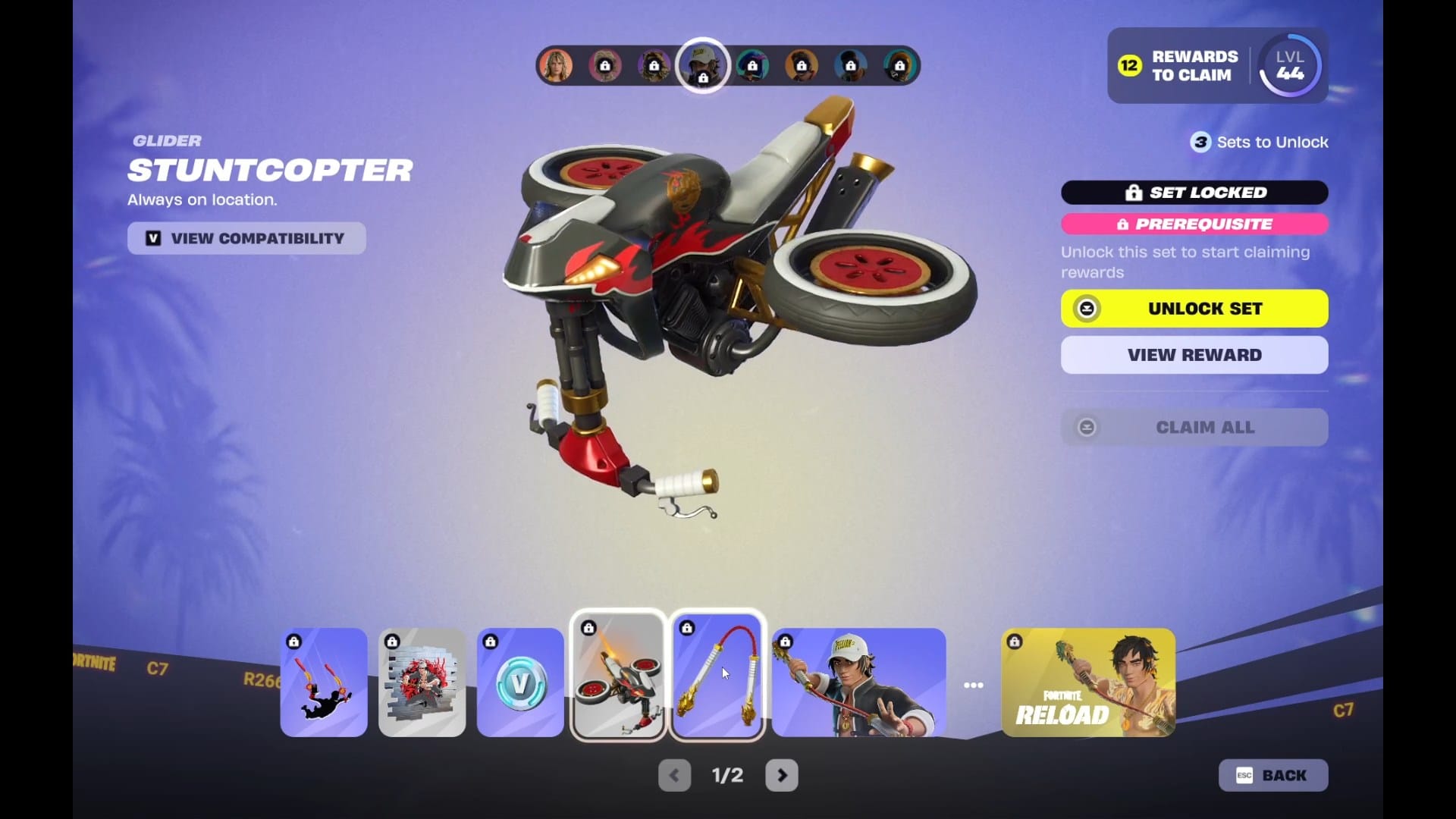The height and width of the screenshot is (819, 1456).
Task: Go to the next rewards page
Action: coord(782,775)
